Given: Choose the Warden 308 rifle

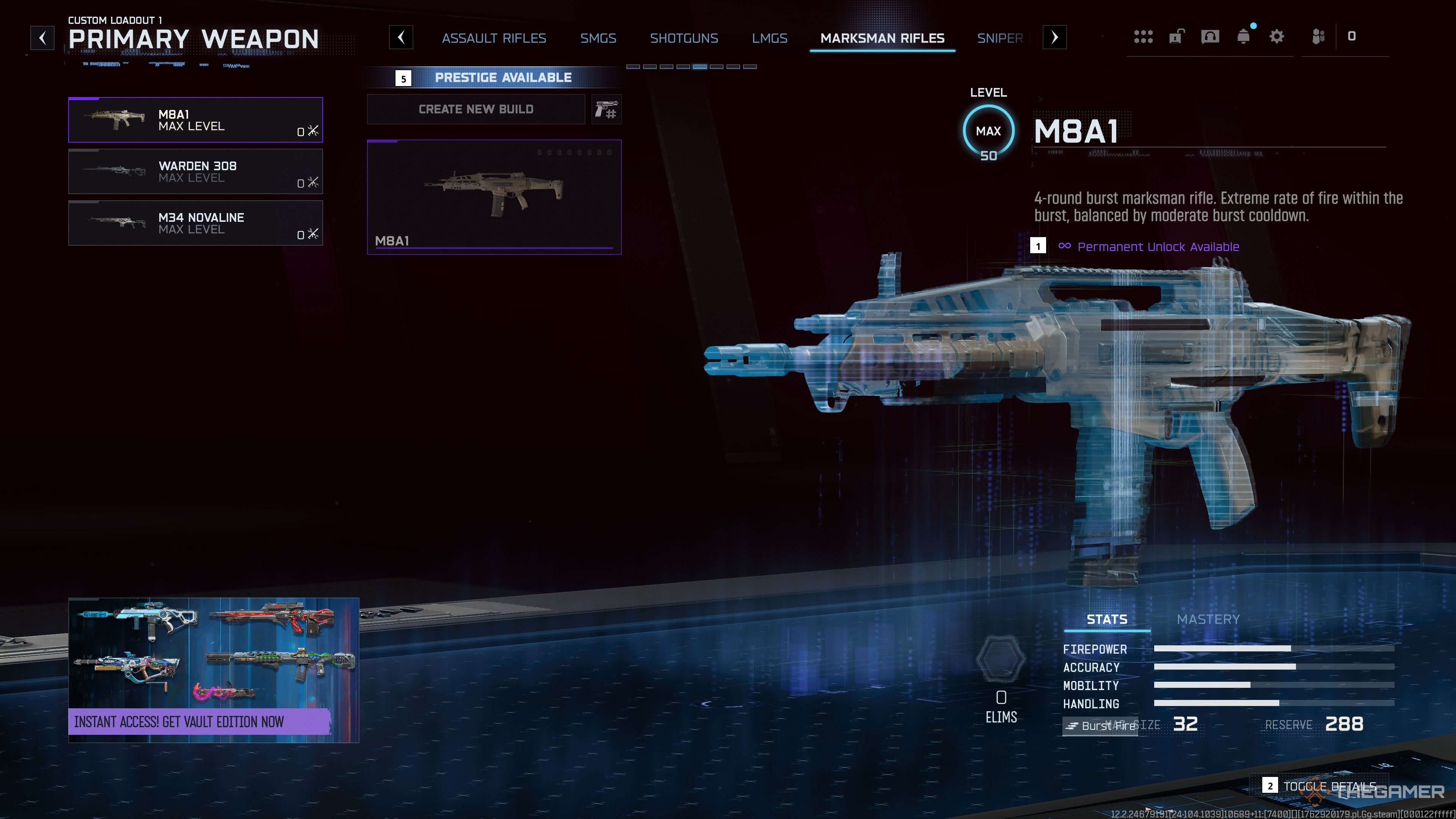Looking at the screenshot, I should pos(195,171).
